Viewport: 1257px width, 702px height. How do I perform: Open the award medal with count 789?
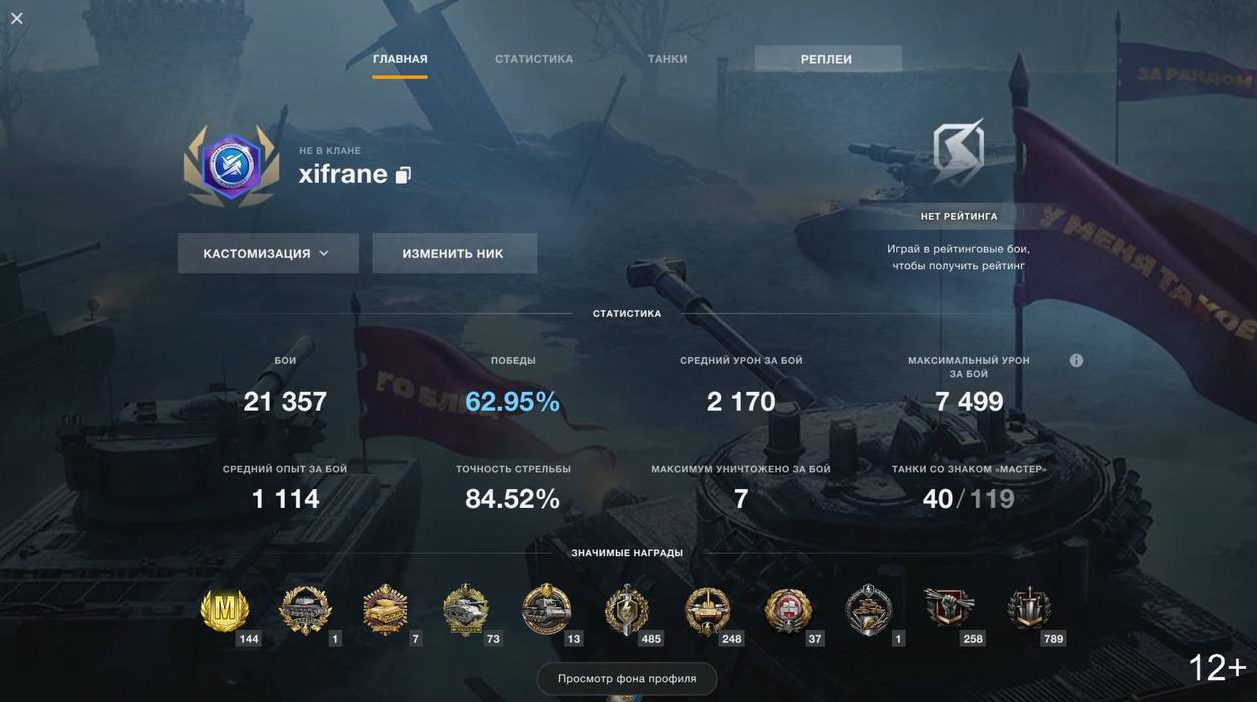tap(1029, 609)
